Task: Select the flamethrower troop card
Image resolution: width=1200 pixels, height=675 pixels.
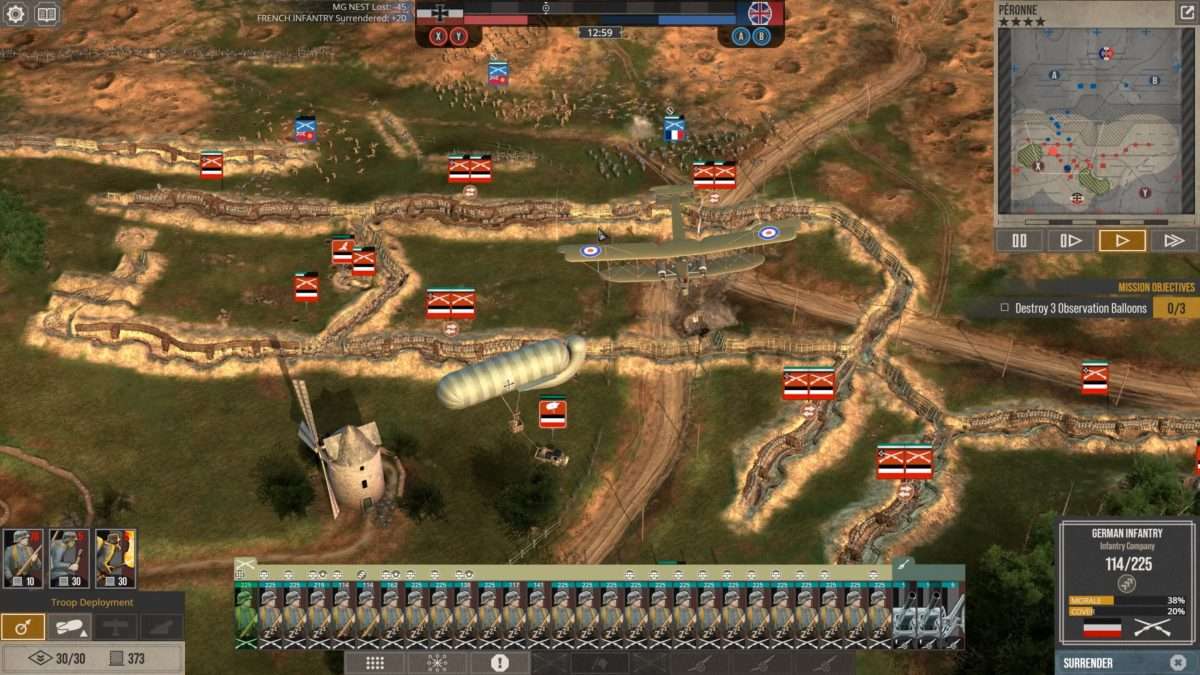Action: point(115,558)
